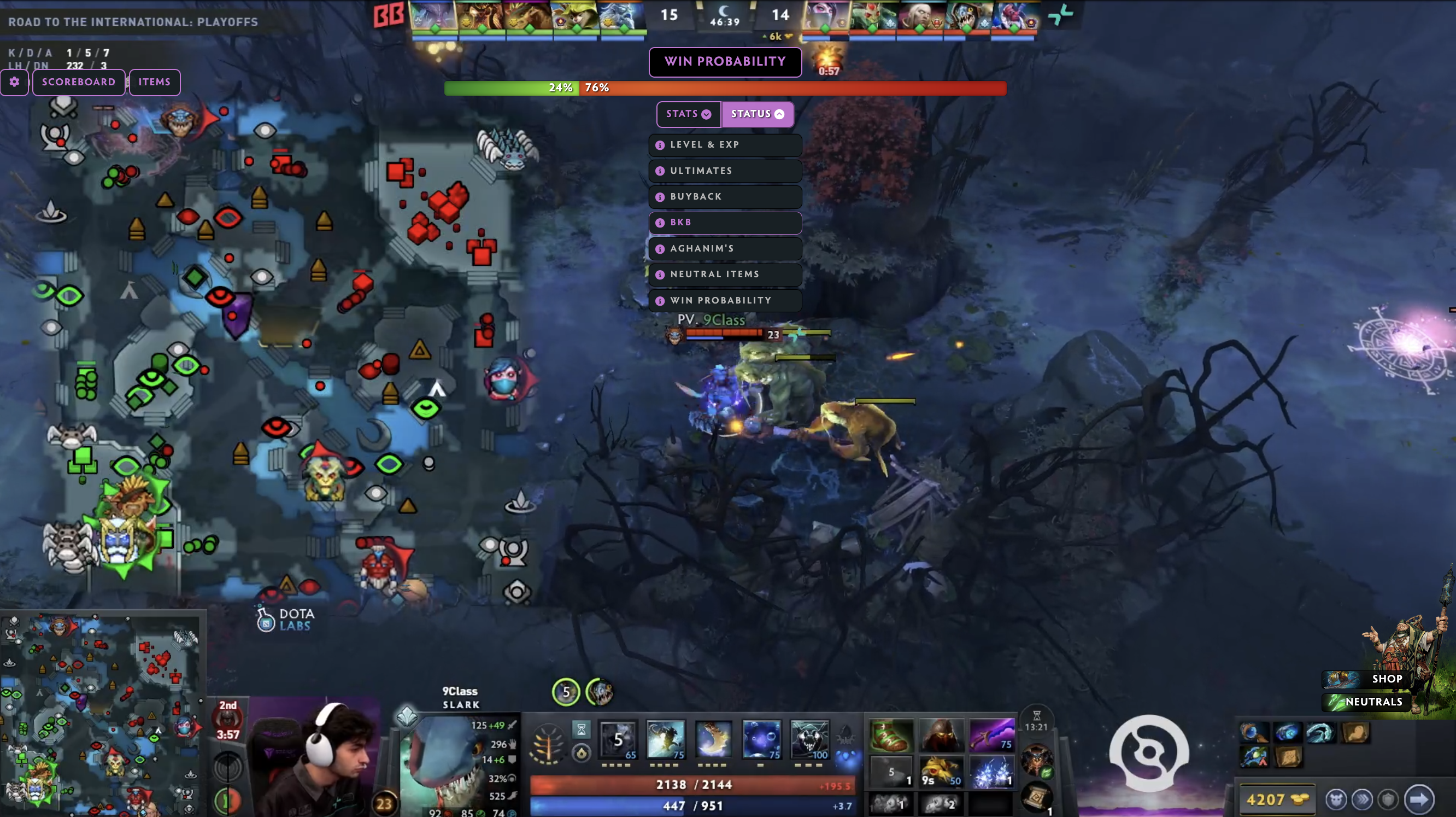1456x817 pixels.
Task: Open the Items overlay
Action: (x=154, y=82)
